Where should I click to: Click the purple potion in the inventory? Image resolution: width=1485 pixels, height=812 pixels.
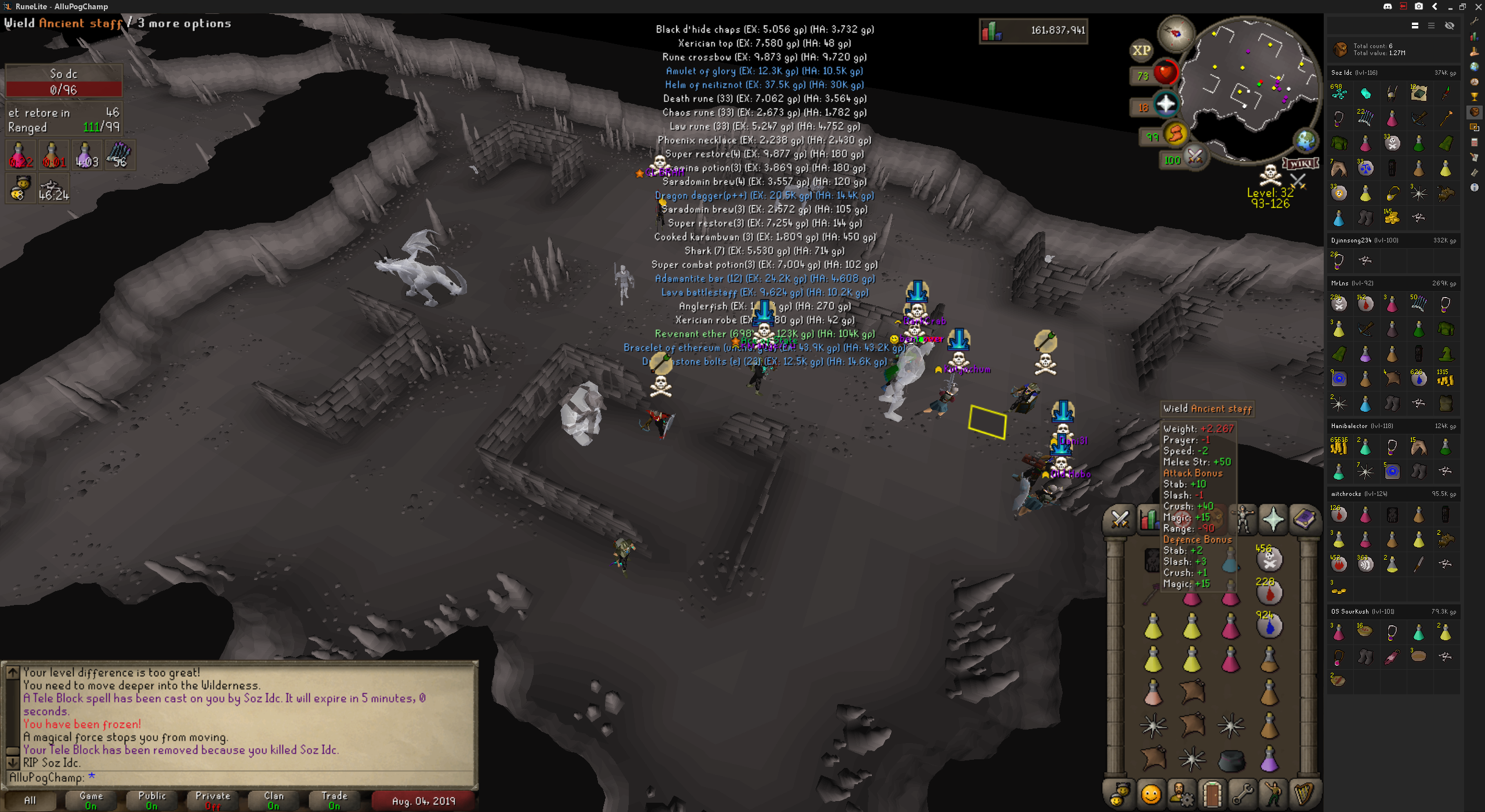pos(1269,759)
